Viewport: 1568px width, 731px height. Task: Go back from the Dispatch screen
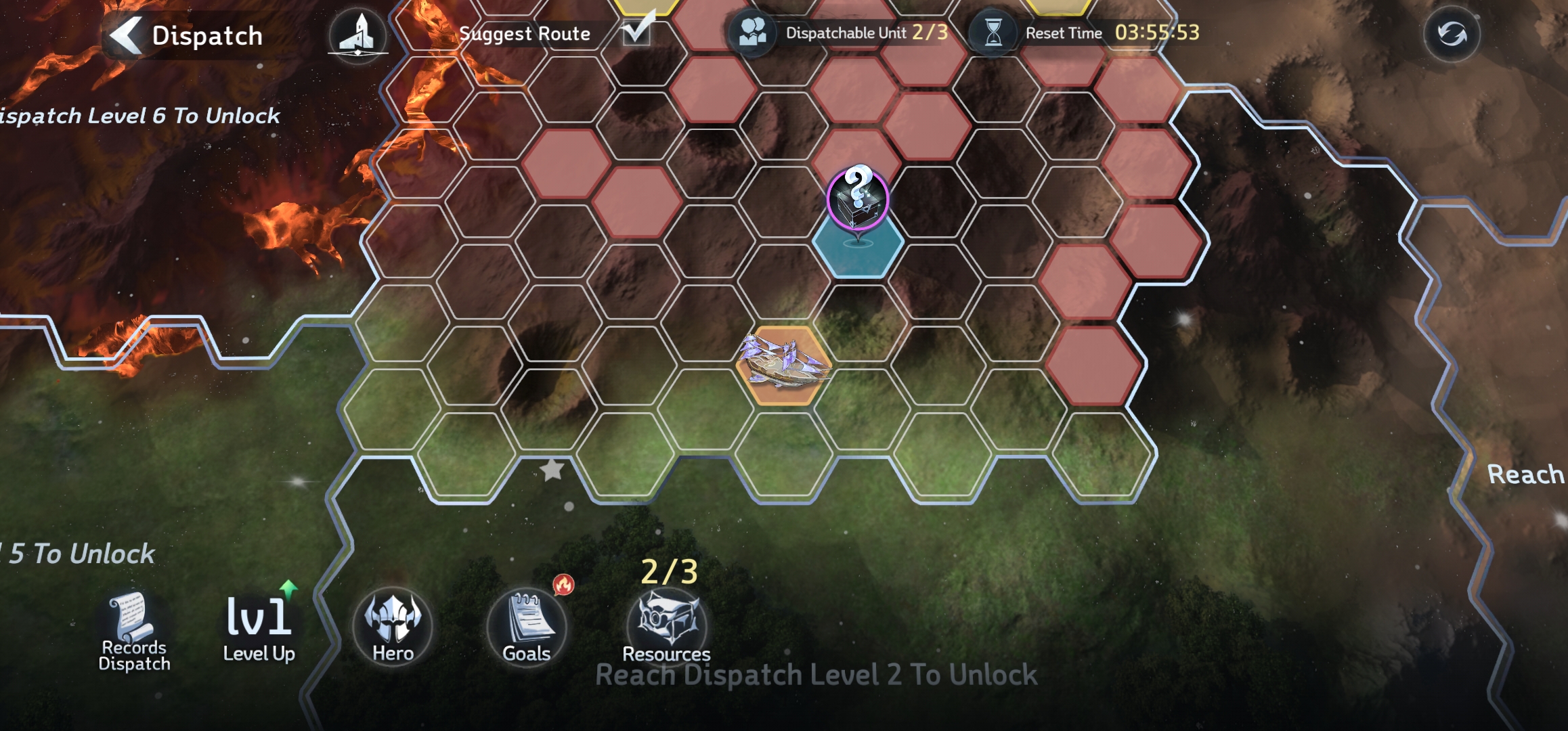pyautogui.click(x=127, y=35)
